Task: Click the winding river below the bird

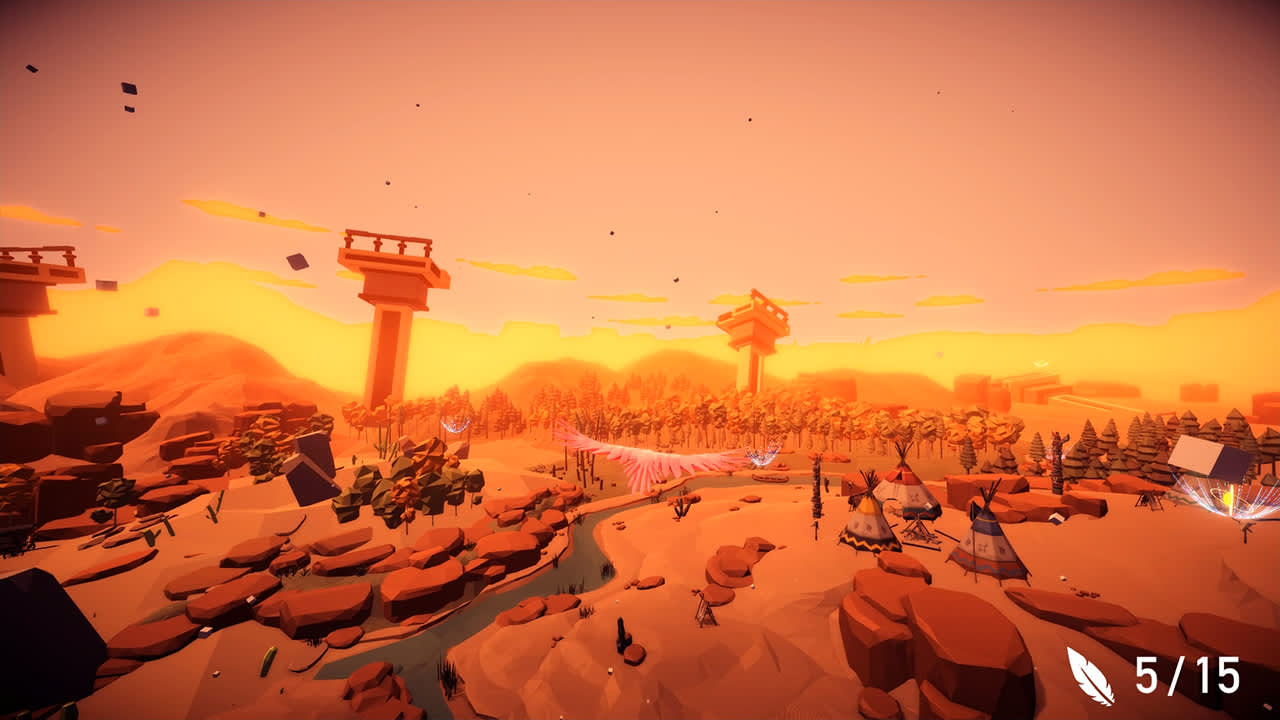Action: [x=590, y=560]
